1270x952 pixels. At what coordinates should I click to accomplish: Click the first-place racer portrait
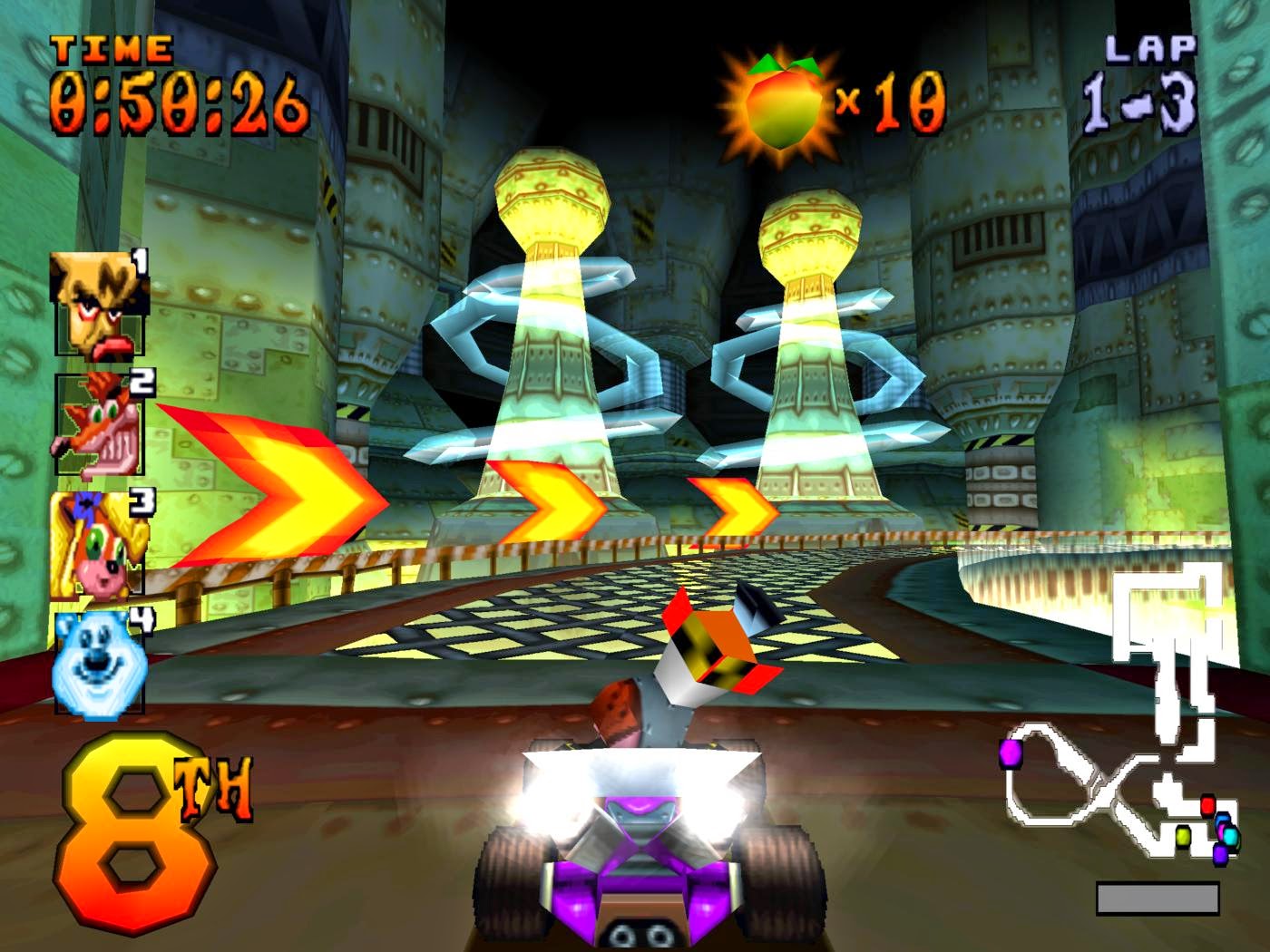100,304
